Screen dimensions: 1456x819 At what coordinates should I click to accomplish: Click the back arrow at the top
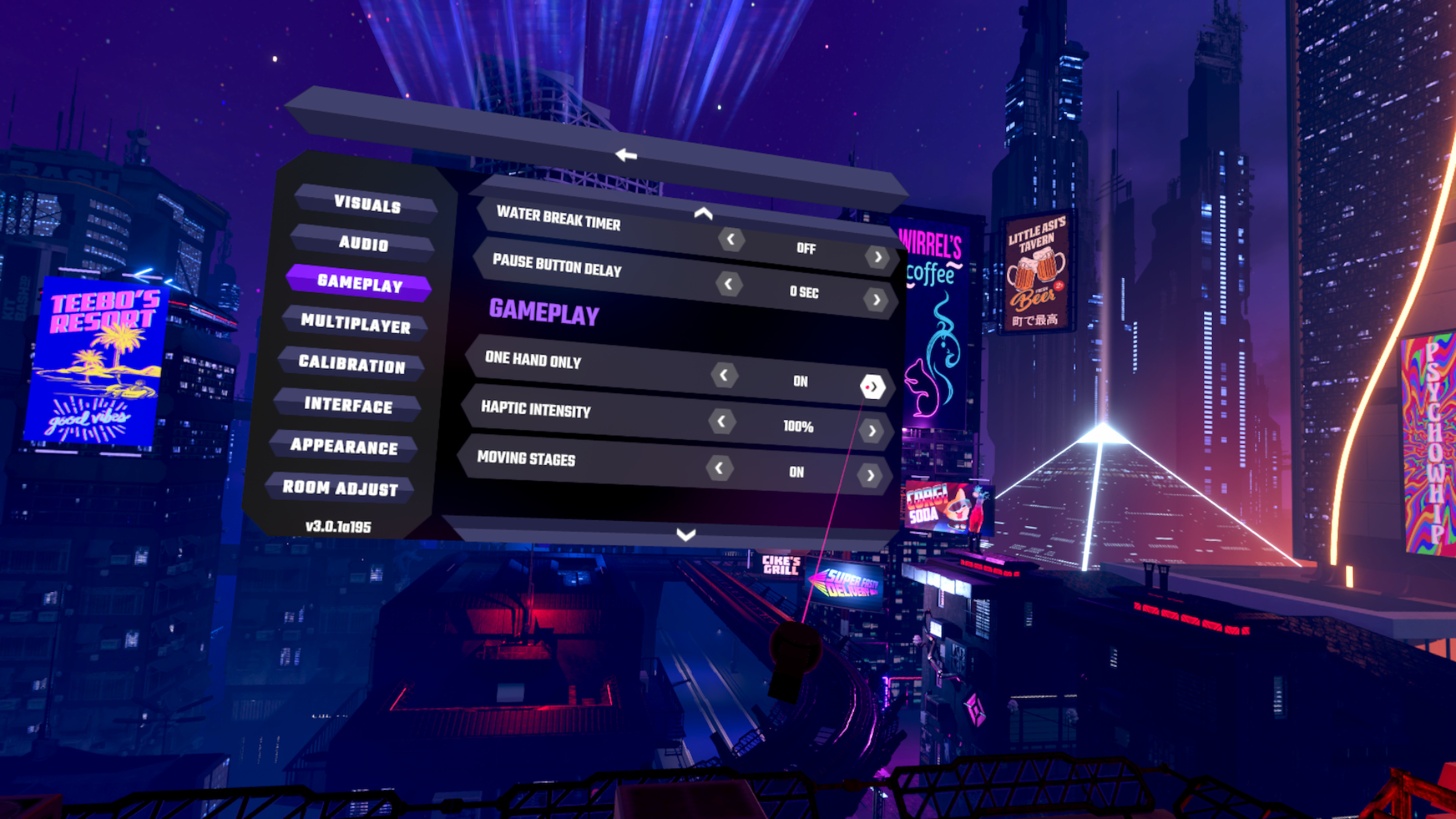[626, 155]
